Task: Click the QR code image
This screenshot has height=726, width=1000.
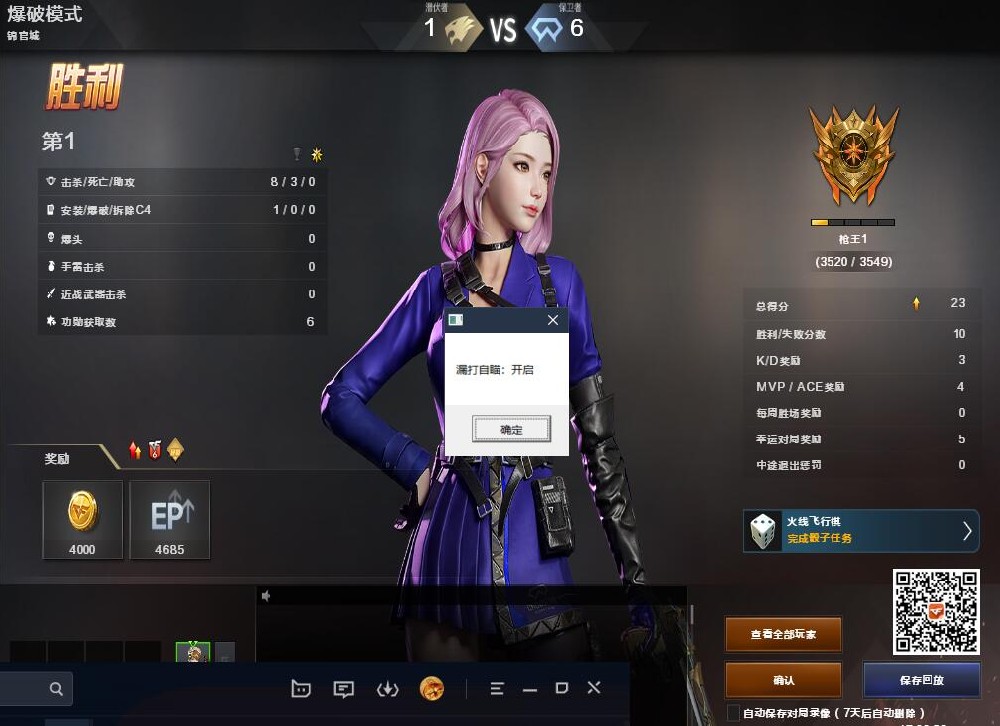Action: 935,611
